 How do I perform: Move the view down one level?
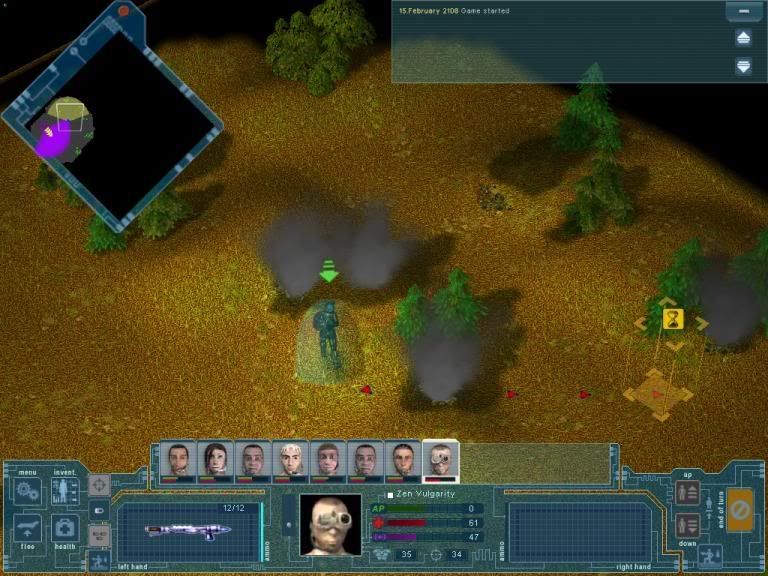687,525
